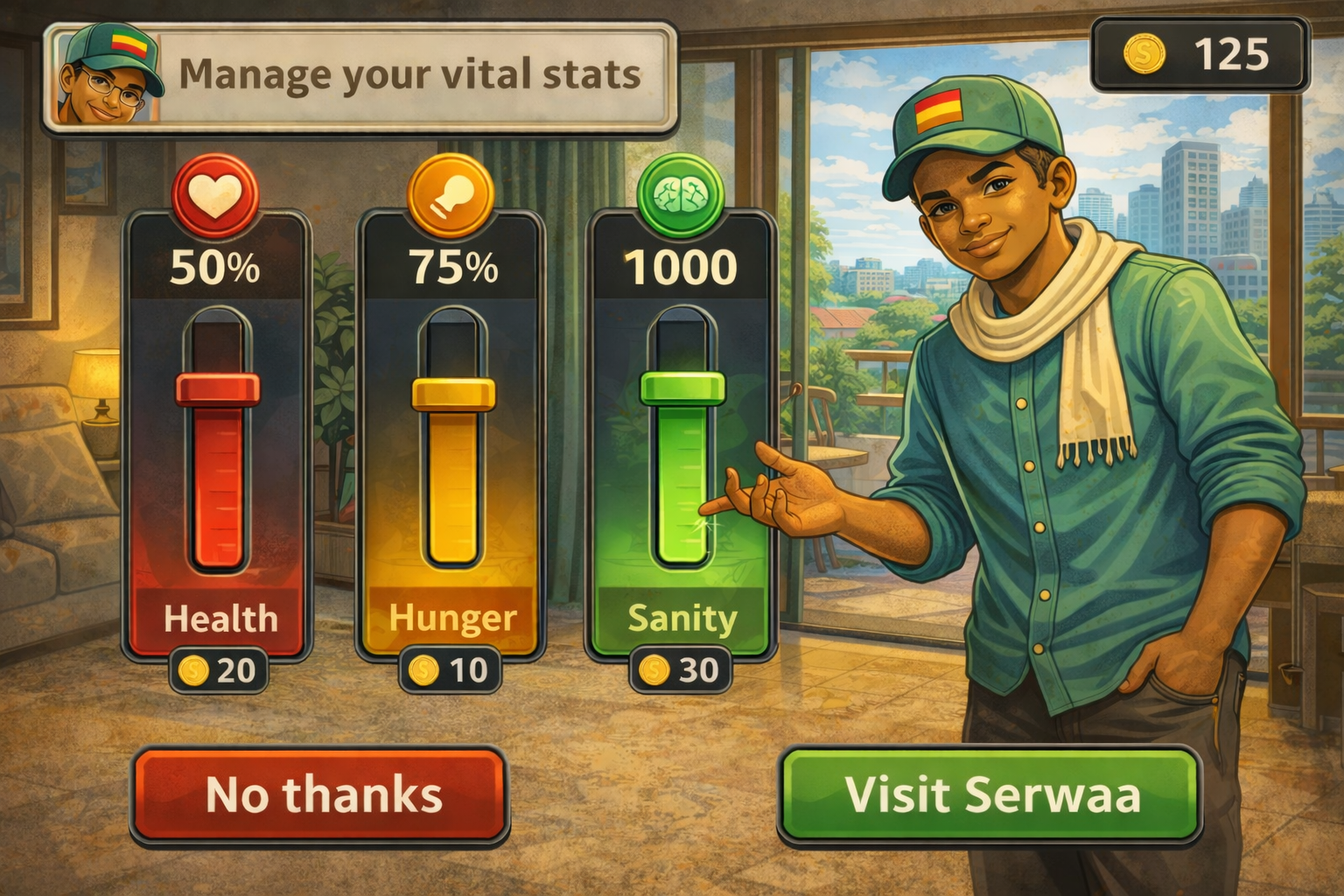Click the coin icon beside the Health price

(x=194, y=671)
